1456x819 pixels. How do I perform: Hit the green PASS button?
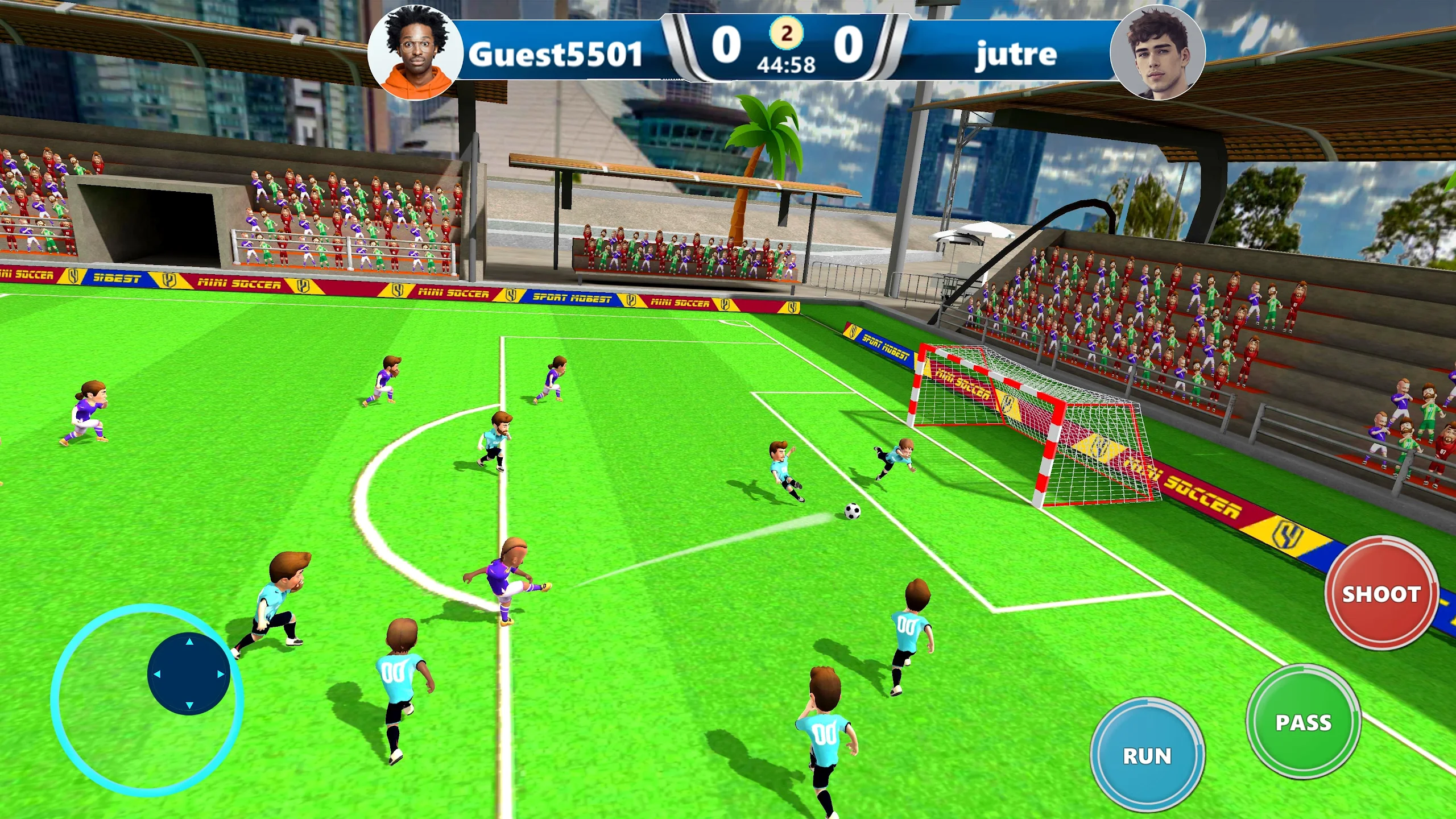pyautogui.click(x=1303, y=722)
